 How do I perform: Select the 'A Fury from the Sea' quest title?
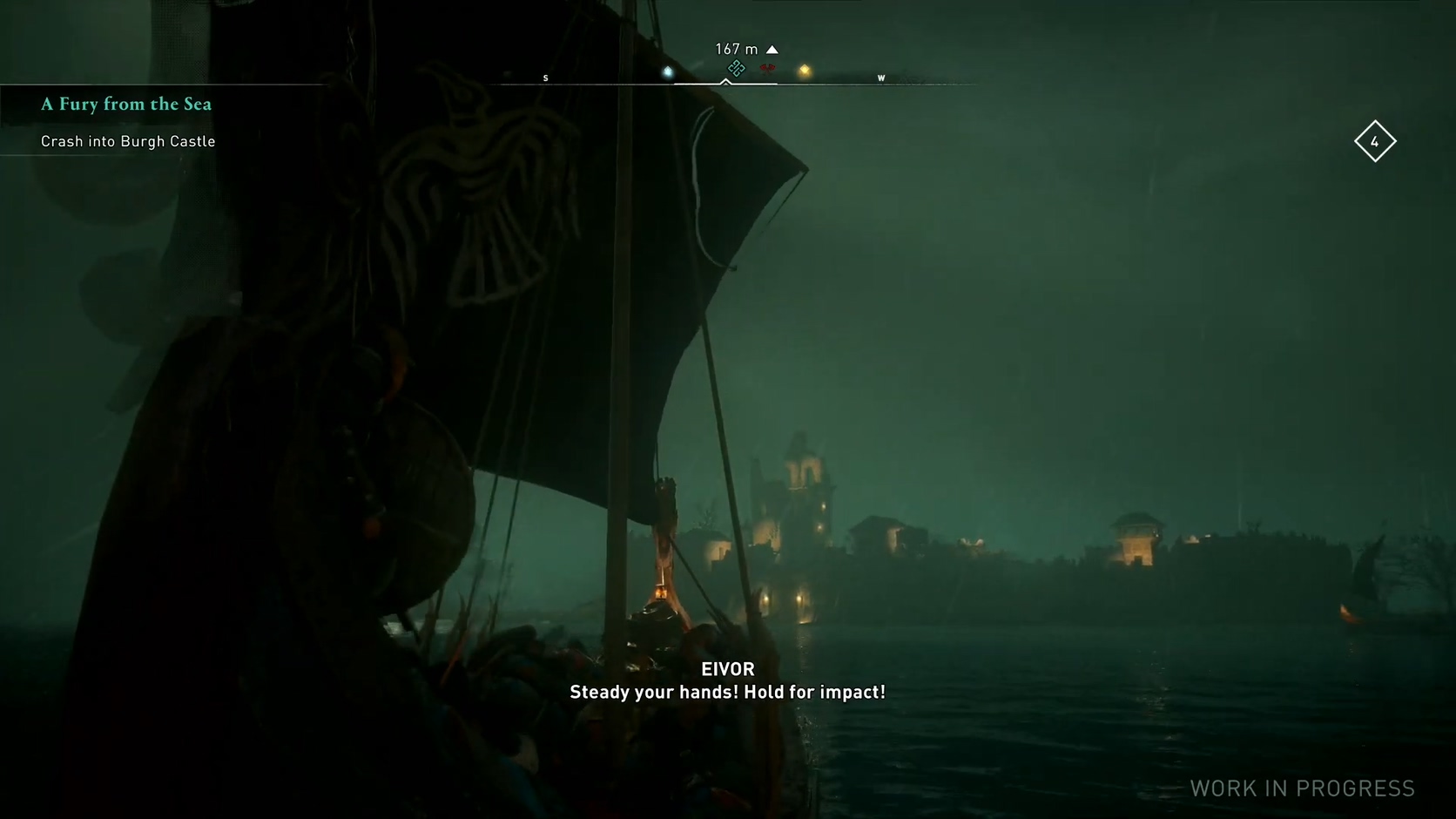pyautogui.click(x=126, y=105)
